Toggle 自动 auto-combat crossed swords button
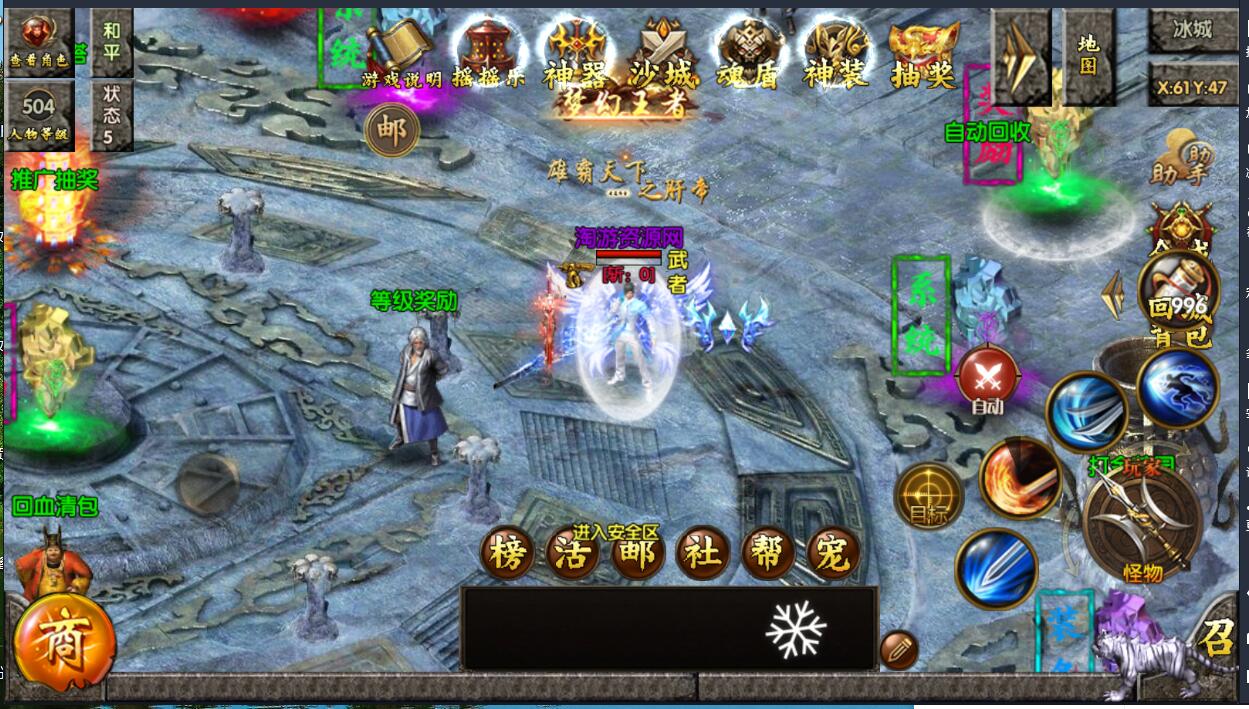The image size is (1249, 709). pyautogui.click(x=988, y=379)
